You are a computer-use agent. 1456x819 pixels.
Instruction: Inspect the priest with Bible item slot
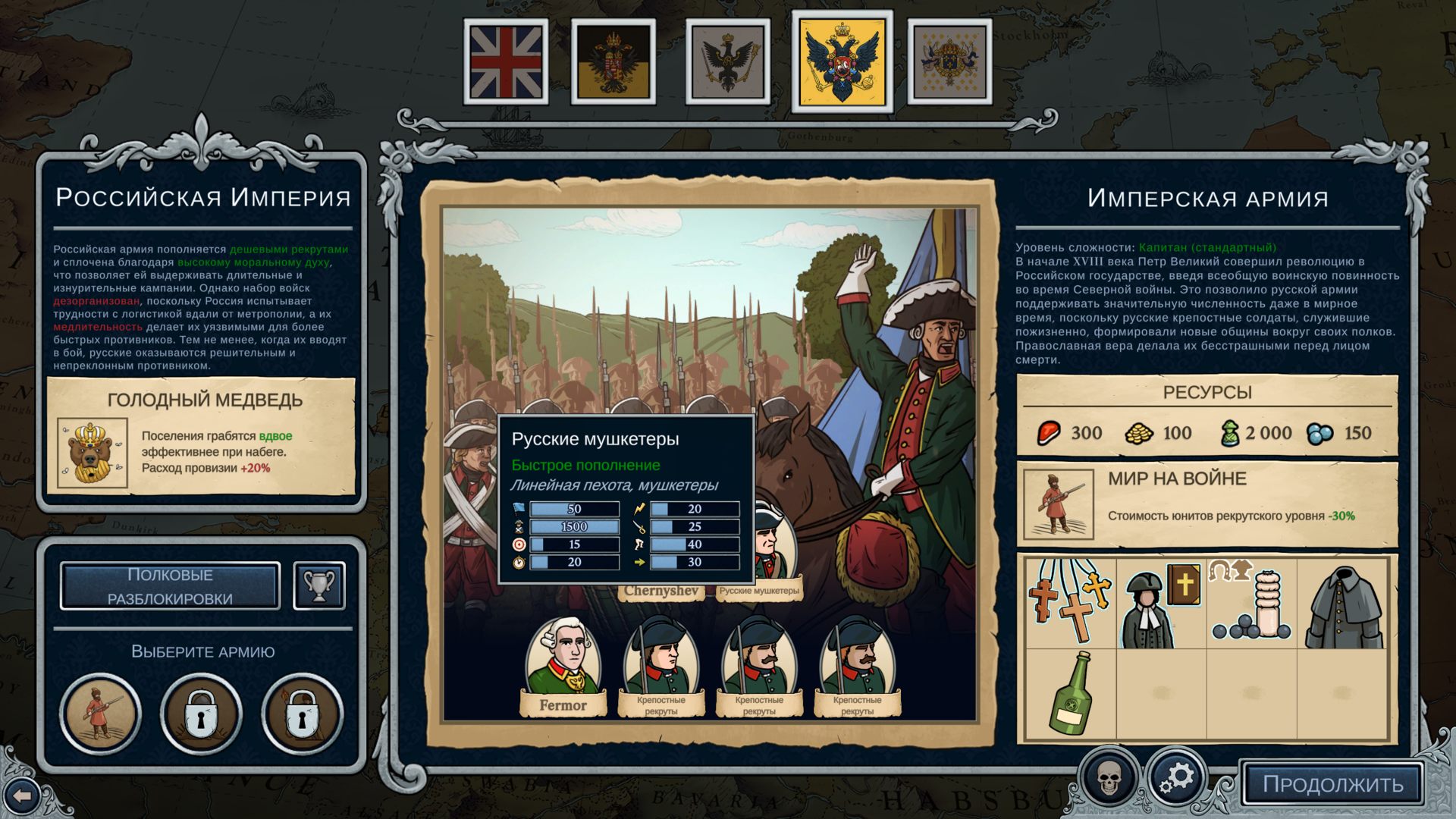[1161, 604]
